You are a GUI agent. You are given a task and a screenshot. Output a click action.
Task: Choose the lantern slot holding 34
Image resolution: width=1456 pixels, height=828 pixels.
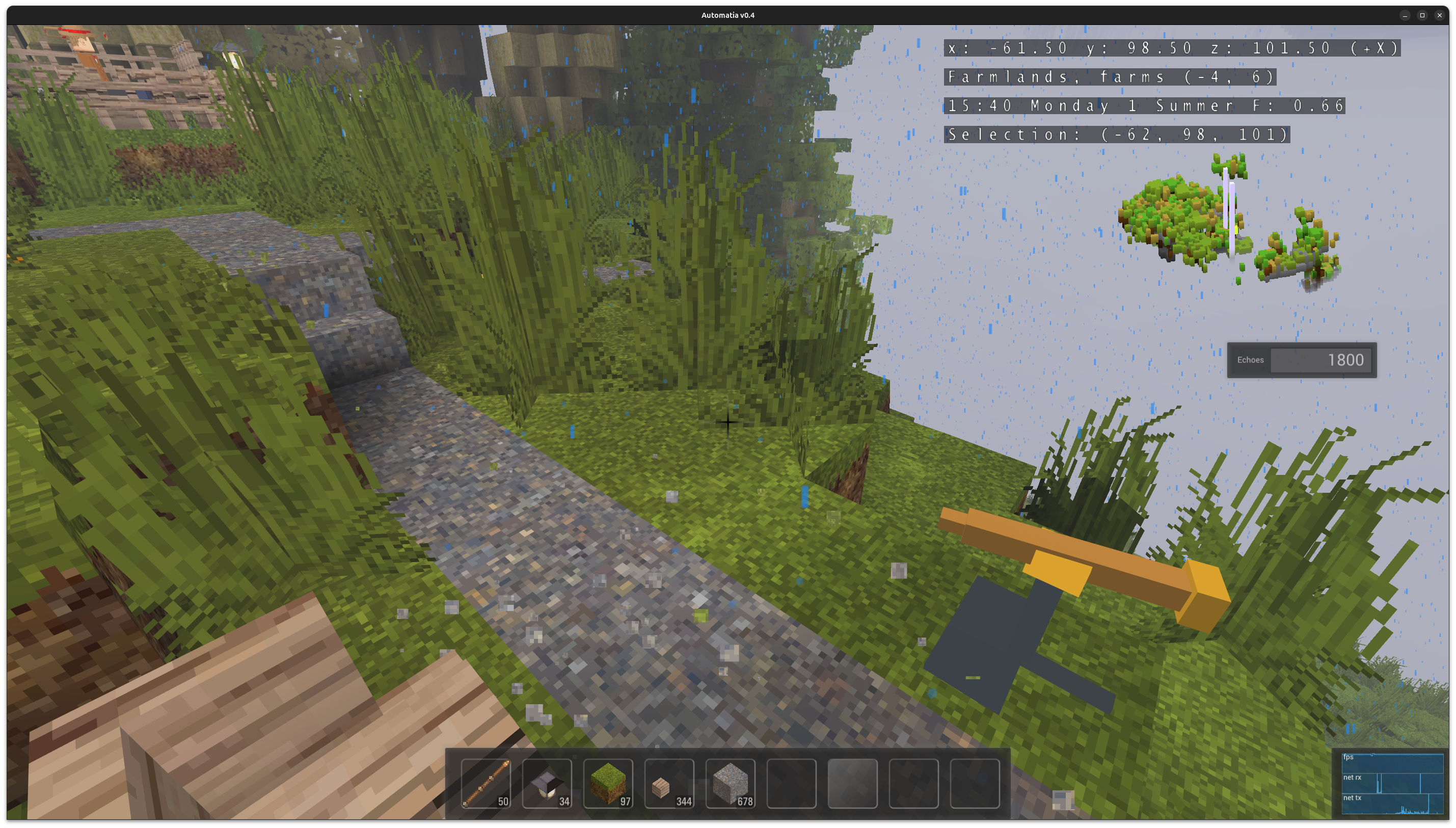click(547, 784)
